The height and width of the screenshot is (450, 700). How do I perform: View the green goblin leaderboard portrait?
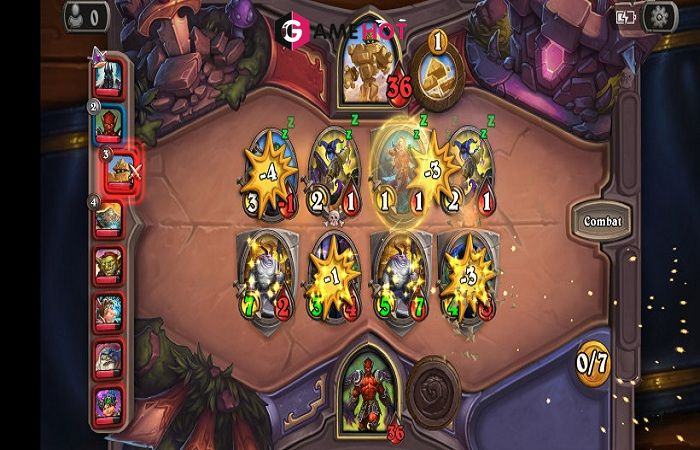[109, 265]
